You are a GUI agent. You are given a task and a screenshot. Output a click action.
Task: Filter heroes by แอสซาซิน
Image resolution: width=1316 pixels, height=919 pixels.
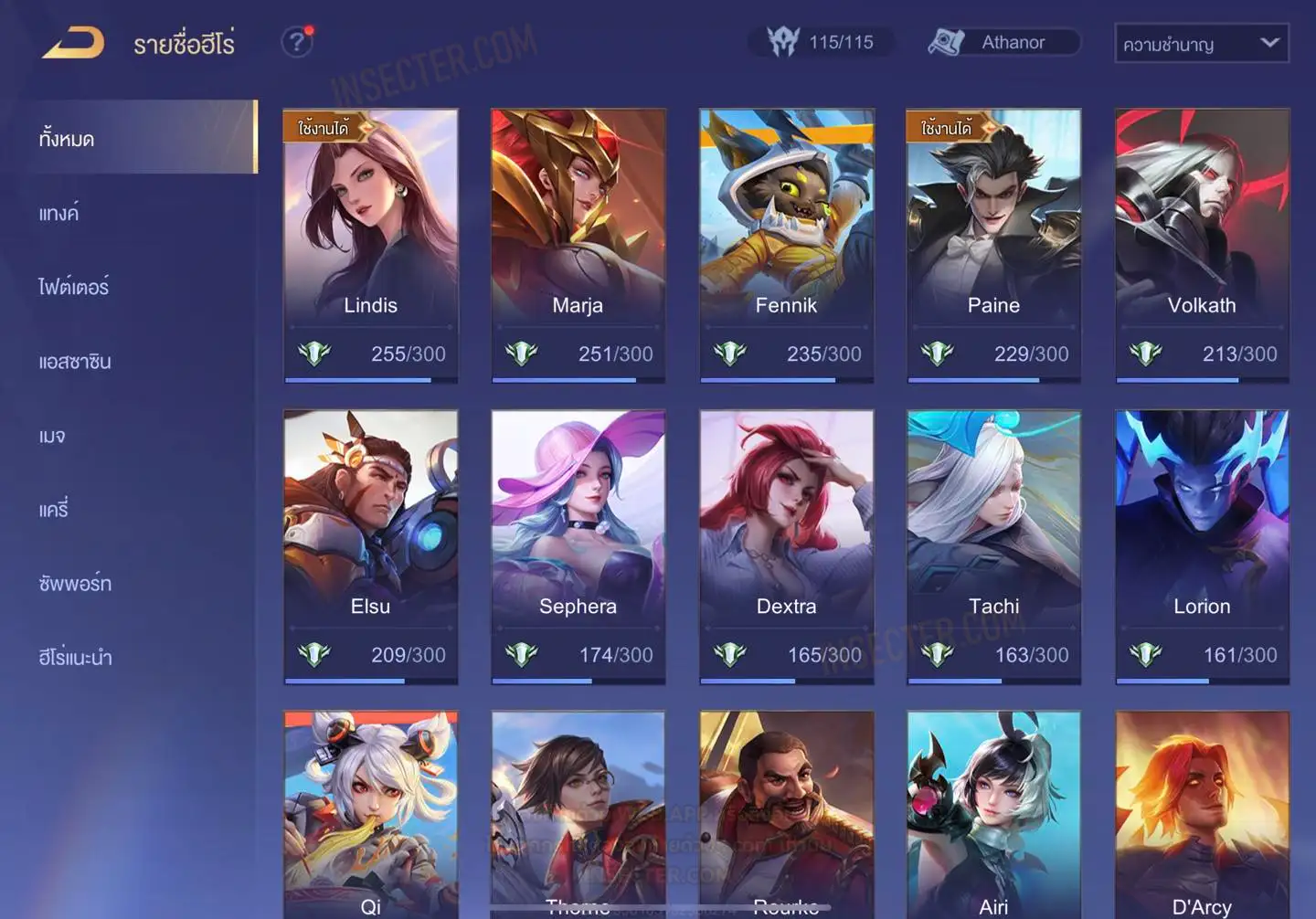point(75,362)
